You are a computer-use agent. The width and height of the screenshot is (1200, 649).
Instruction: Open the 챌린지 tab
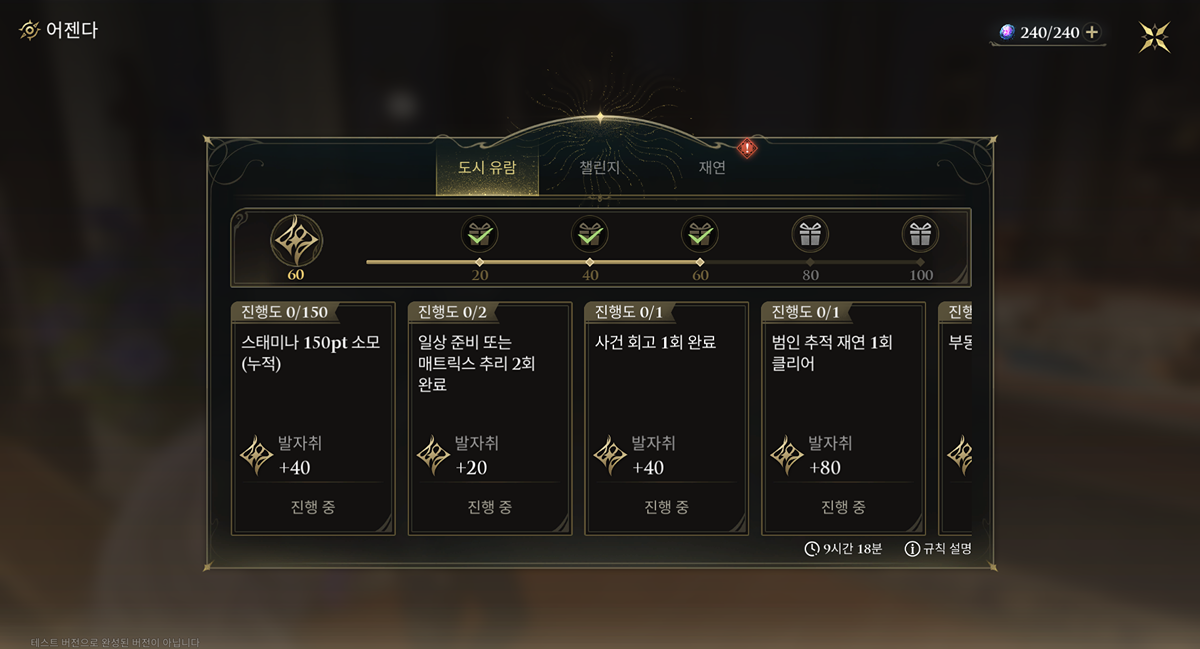(600, 168)
